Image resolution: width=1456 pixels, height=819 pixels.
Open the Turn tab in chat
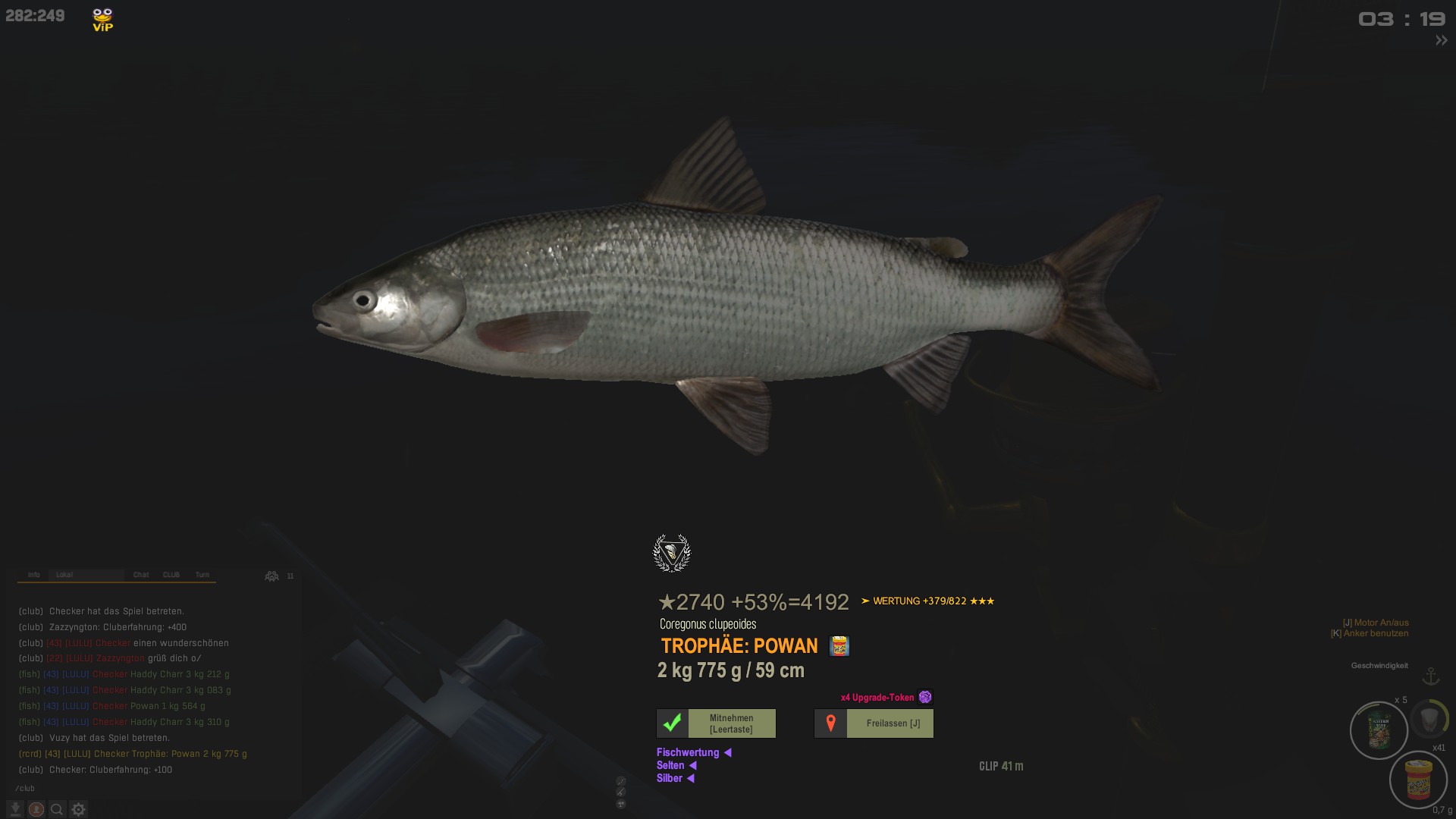(202, 575)
